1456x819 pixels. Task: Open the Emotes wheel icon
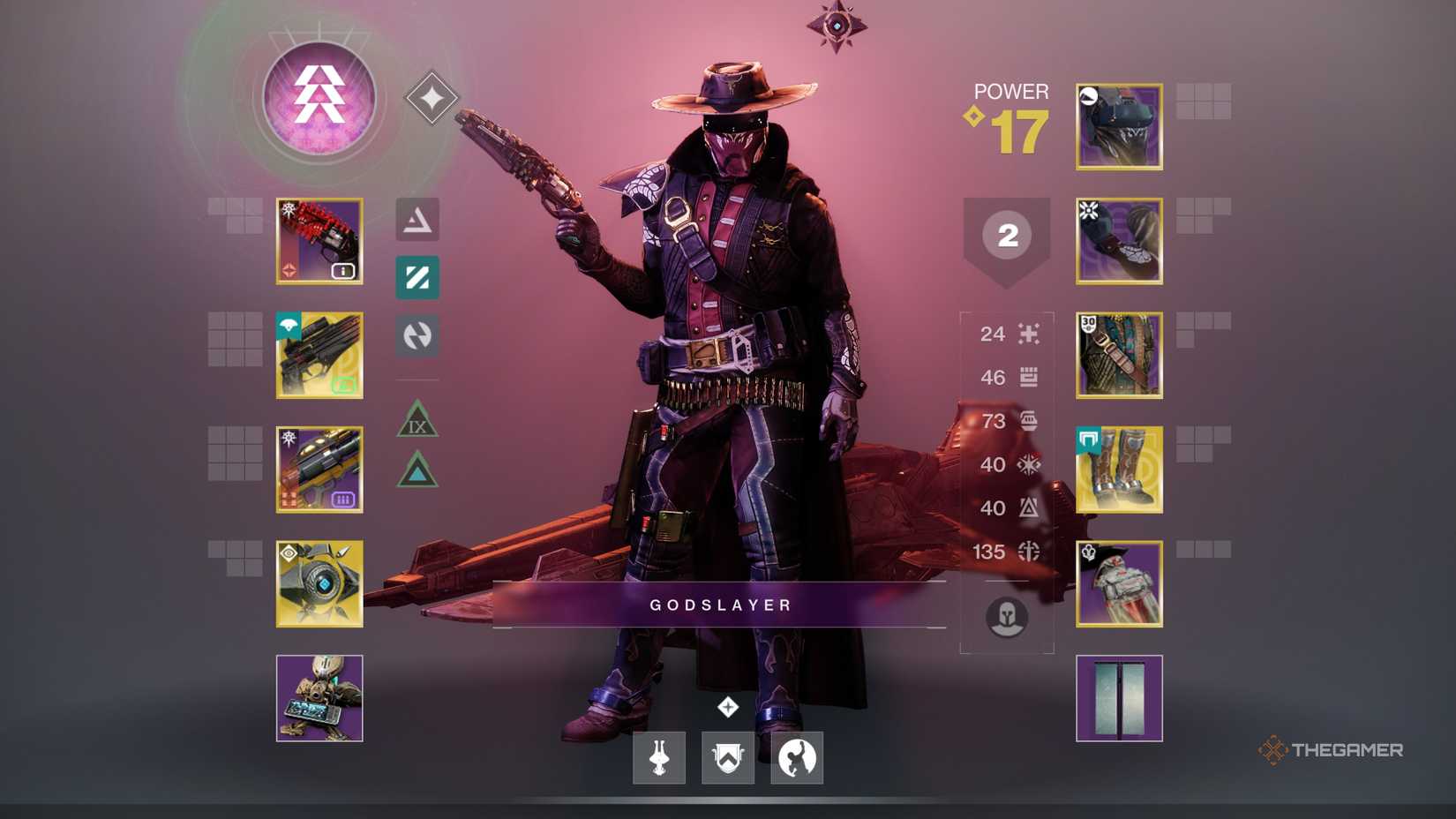(795, 757)
